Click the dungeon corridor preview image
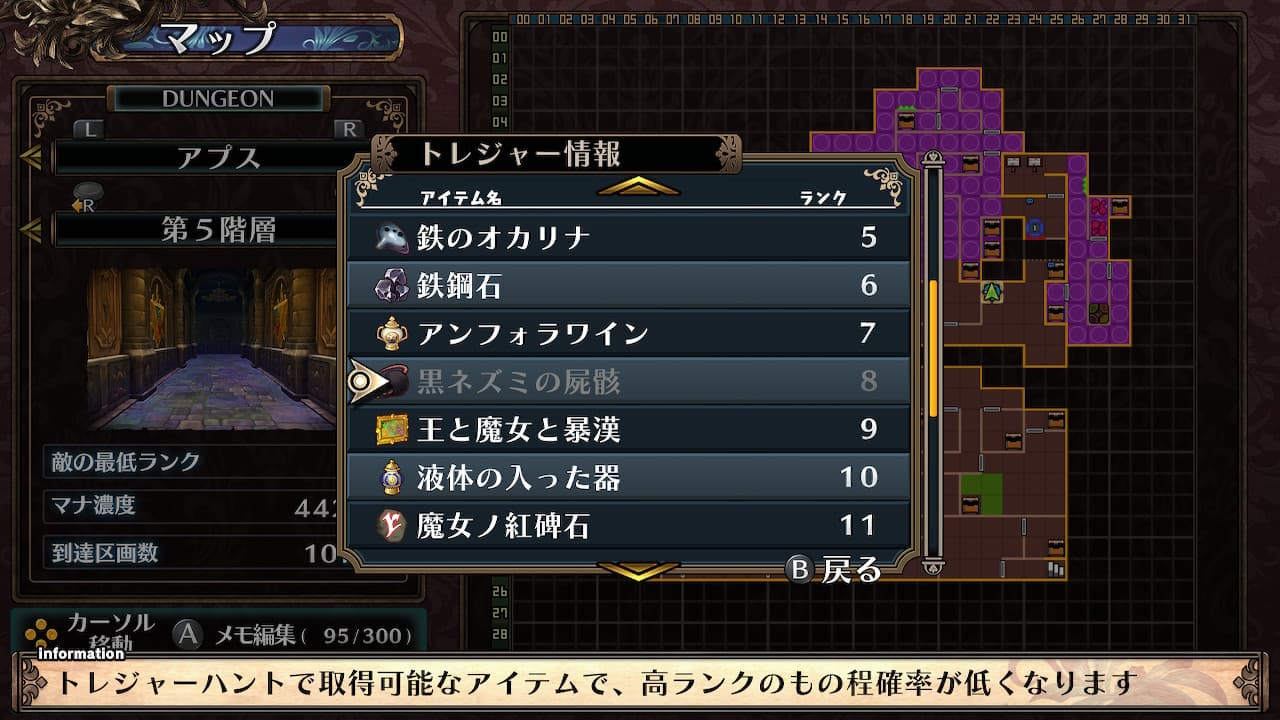The height and width of the screenshot is (720, 1280). pos(211,348)
